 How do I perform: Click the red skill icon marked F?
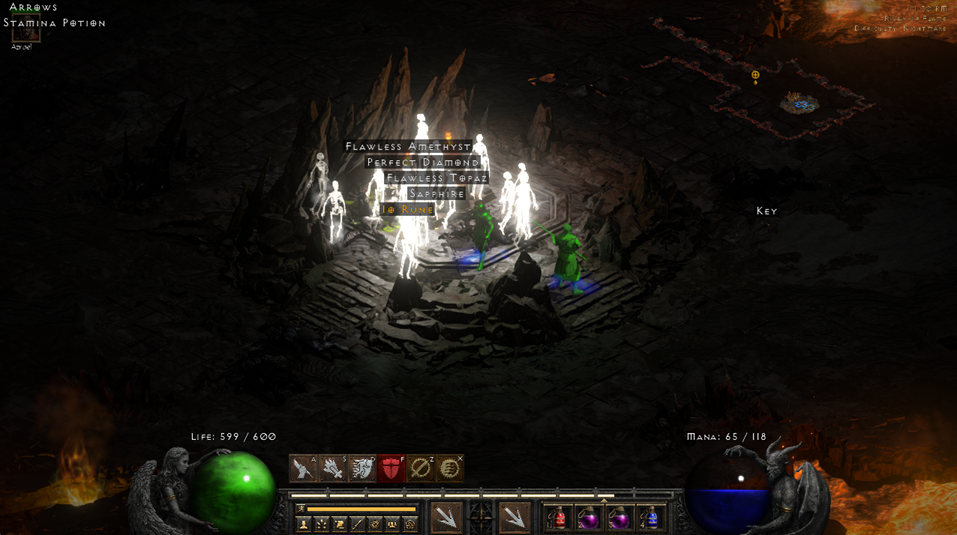(x=391, y=468)
